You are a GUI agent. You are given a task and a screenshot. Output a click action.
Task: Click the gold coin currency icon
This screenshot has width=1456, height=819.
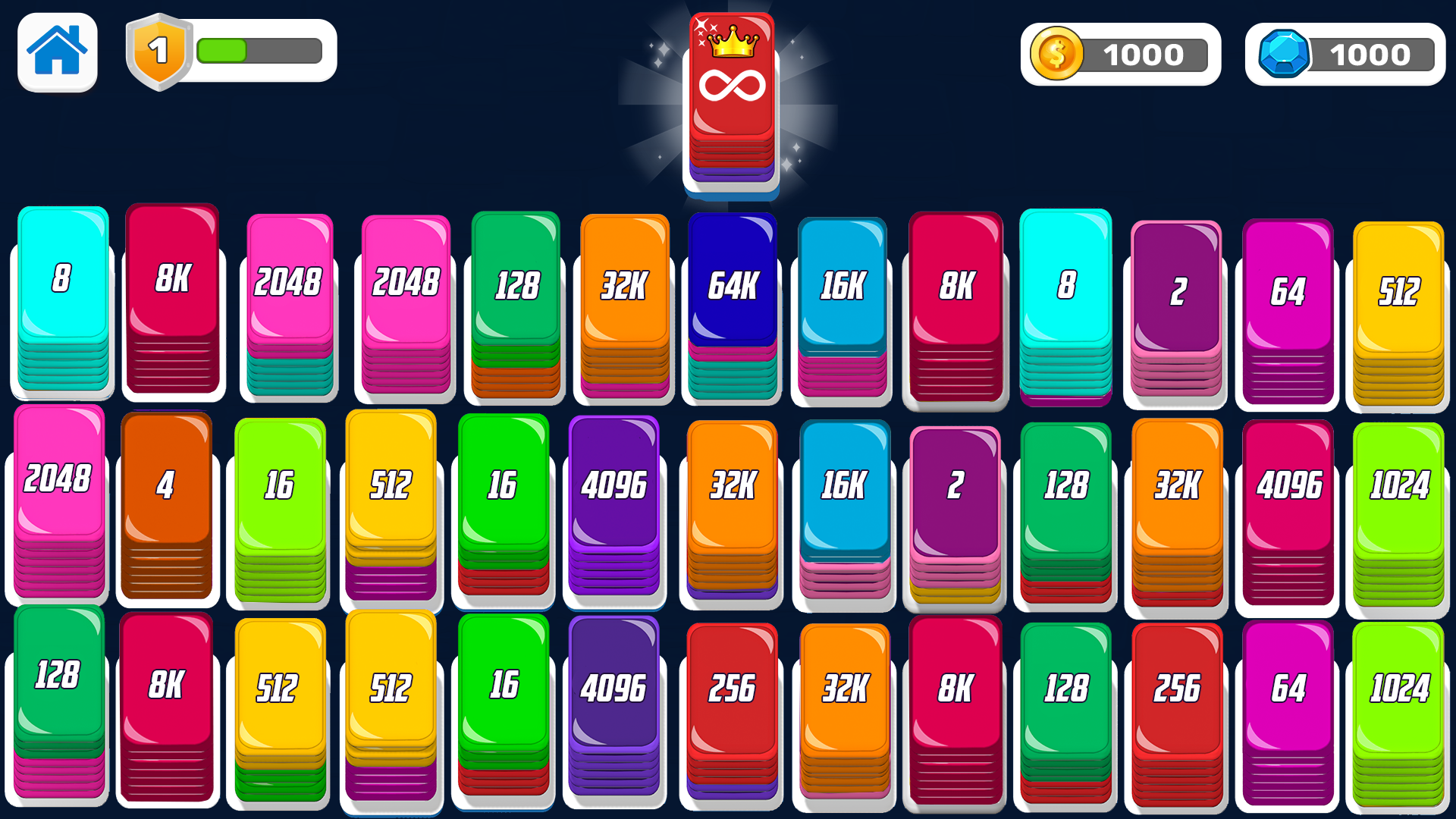1059,53
